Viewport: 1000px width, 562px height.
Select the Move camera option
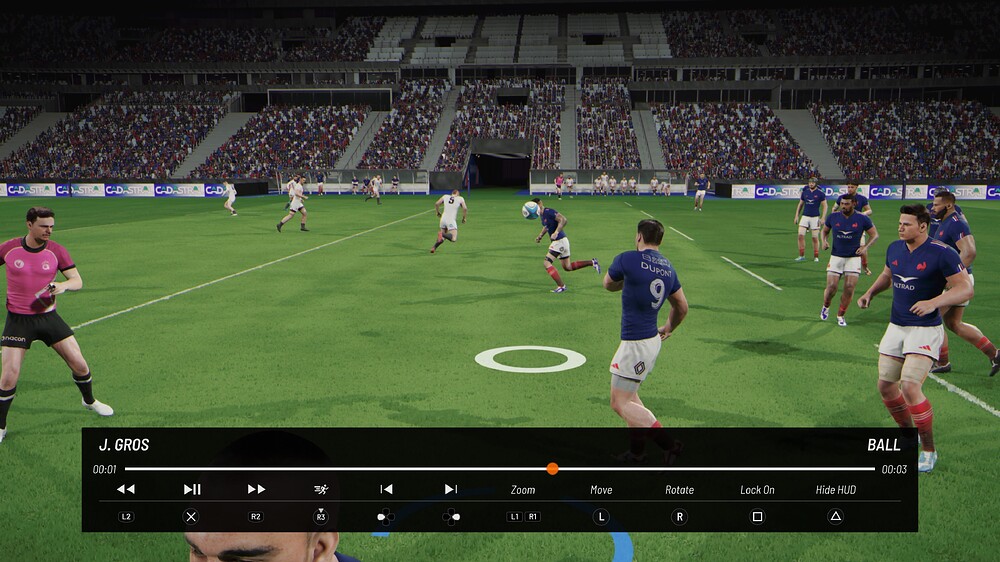pos(601,490)
